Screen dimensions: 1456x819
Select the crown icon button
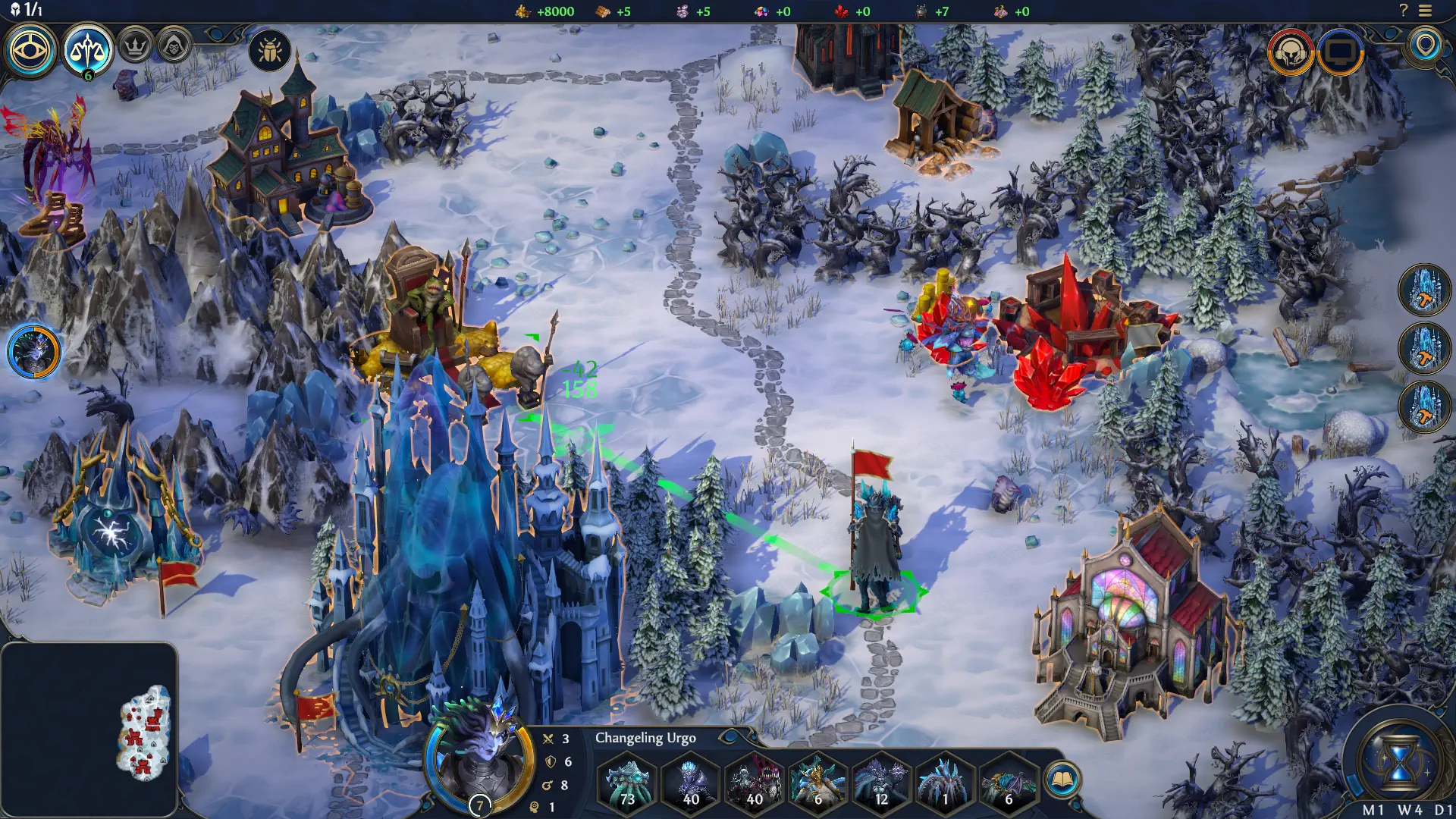(x=135, y=47)
